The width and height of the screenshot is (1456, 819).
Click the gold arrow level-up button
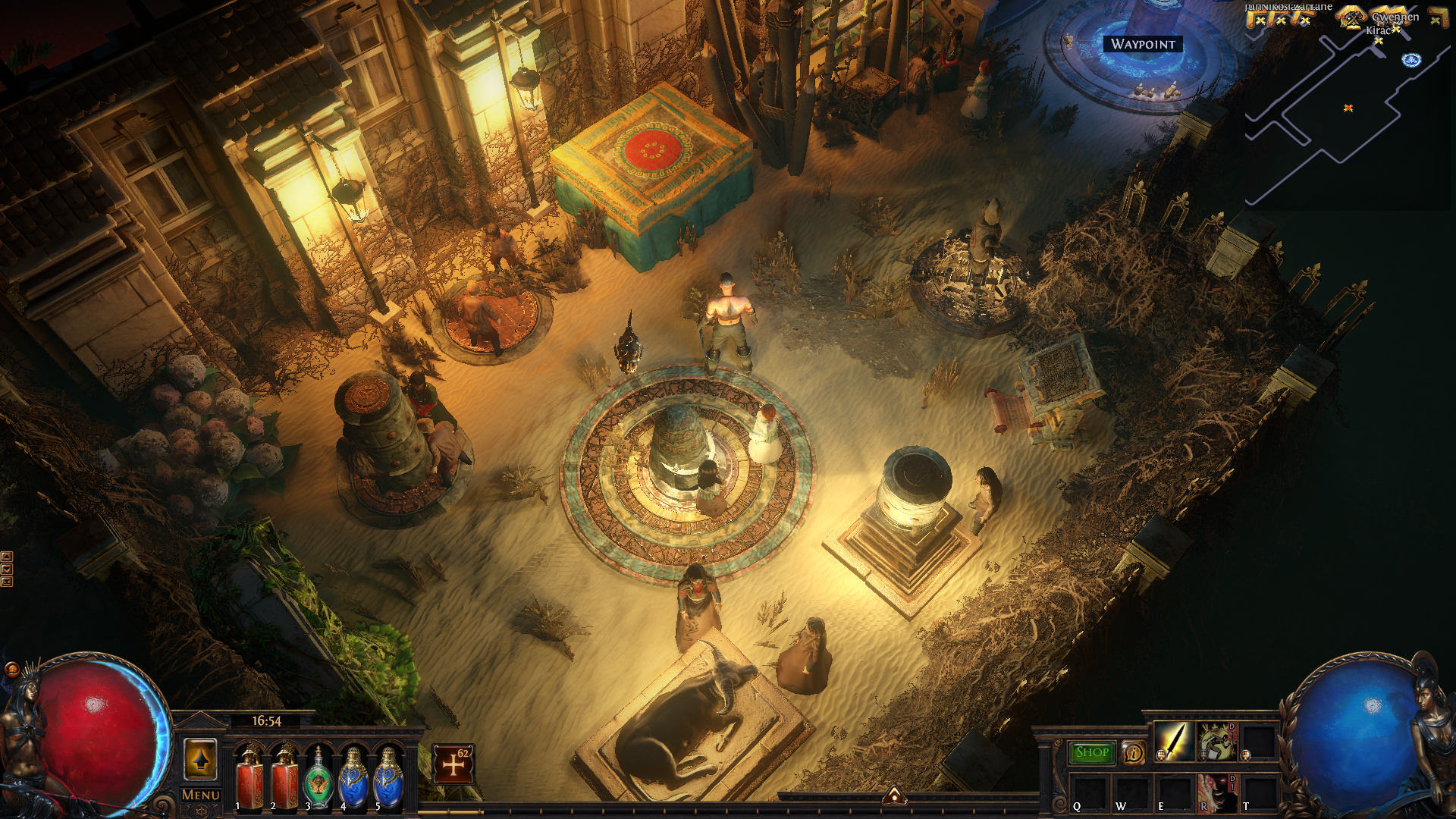201,759
